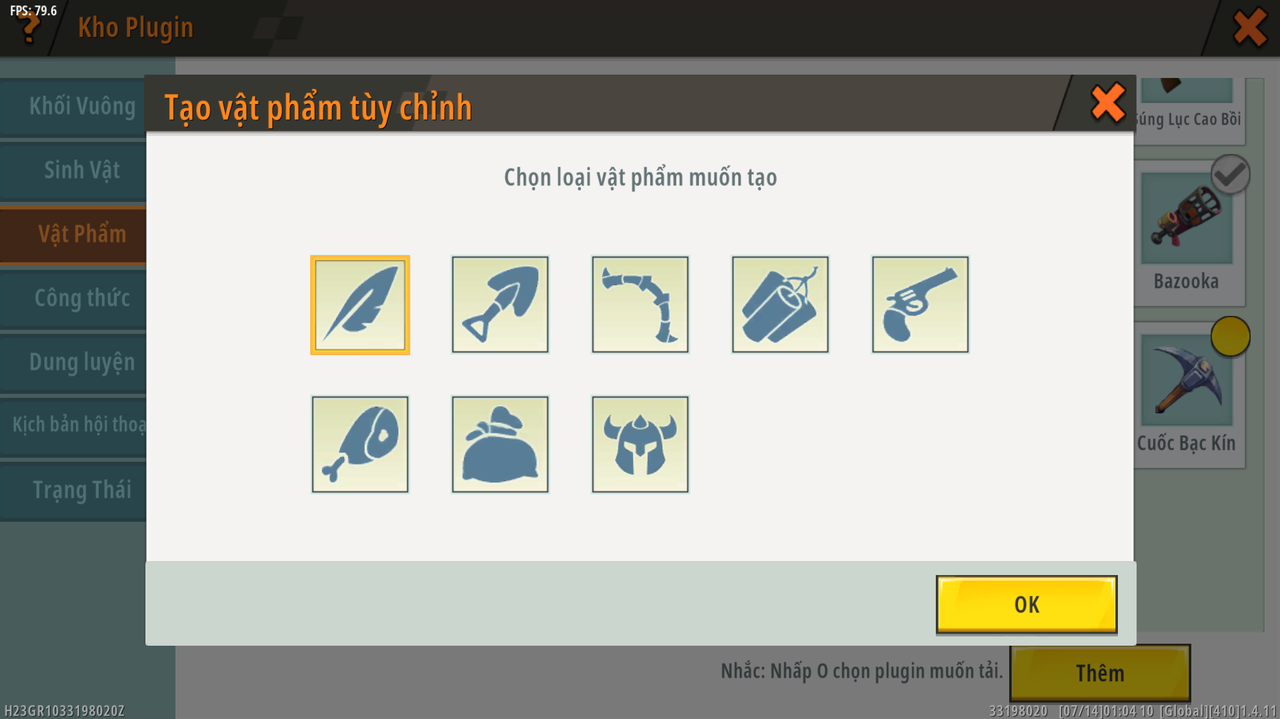Select the Bazooka plugin item

click(x=1186, y=238)
